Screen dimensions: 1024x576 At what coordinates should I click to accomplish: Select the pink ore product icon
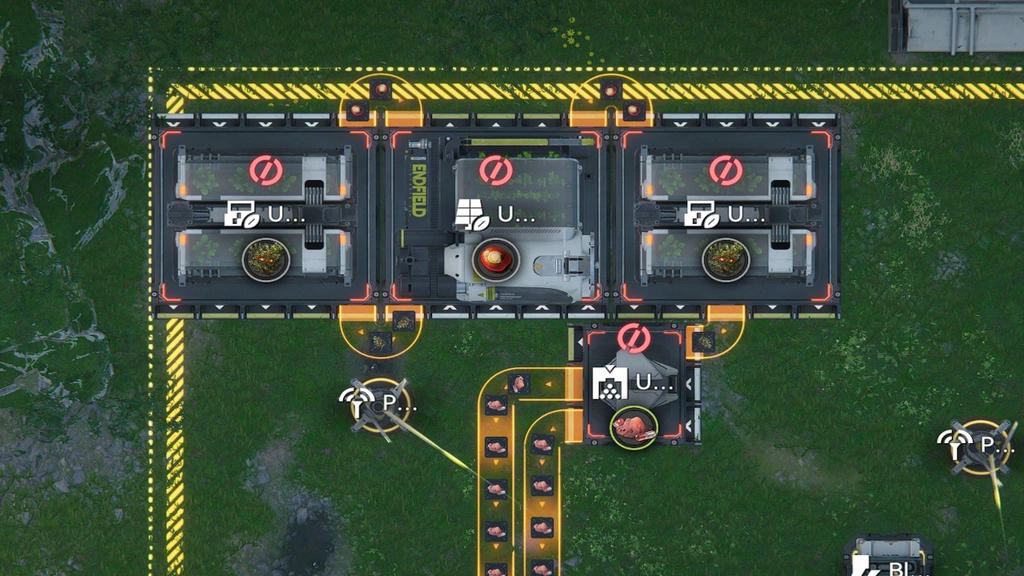pyautogui.click(x=634, y=428)
